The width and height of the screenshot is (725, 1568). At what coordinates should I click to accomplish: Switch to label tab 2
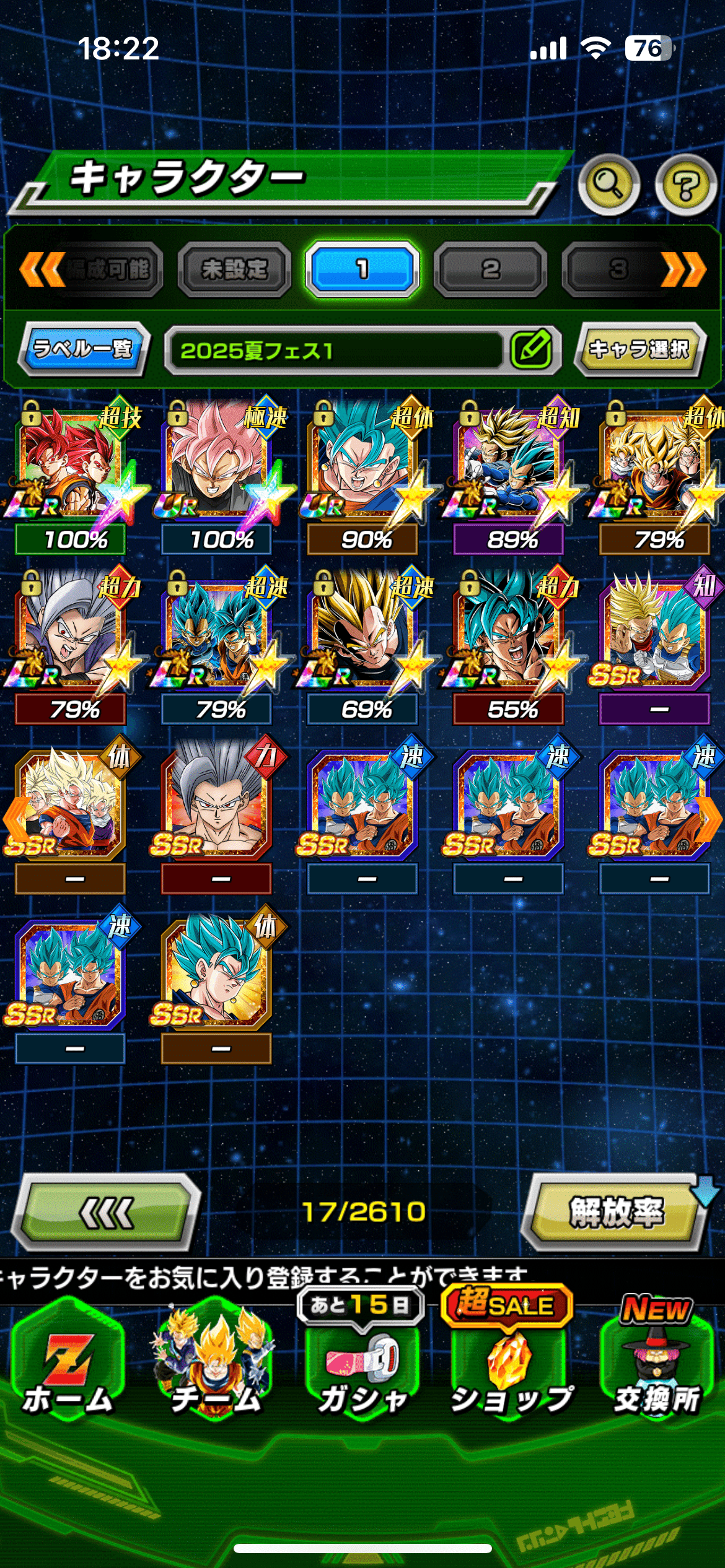(x=490, y=269)
